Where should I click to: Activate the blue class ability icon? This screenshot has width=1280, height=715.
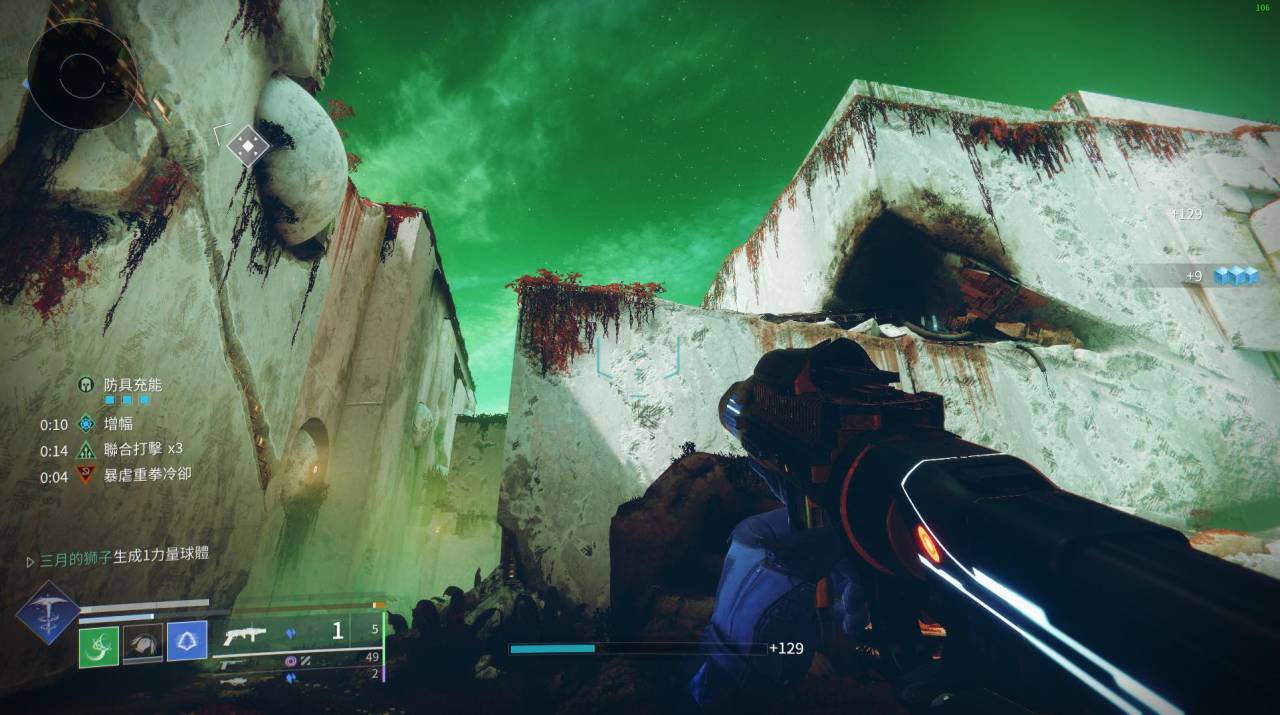tap(187, 641)
